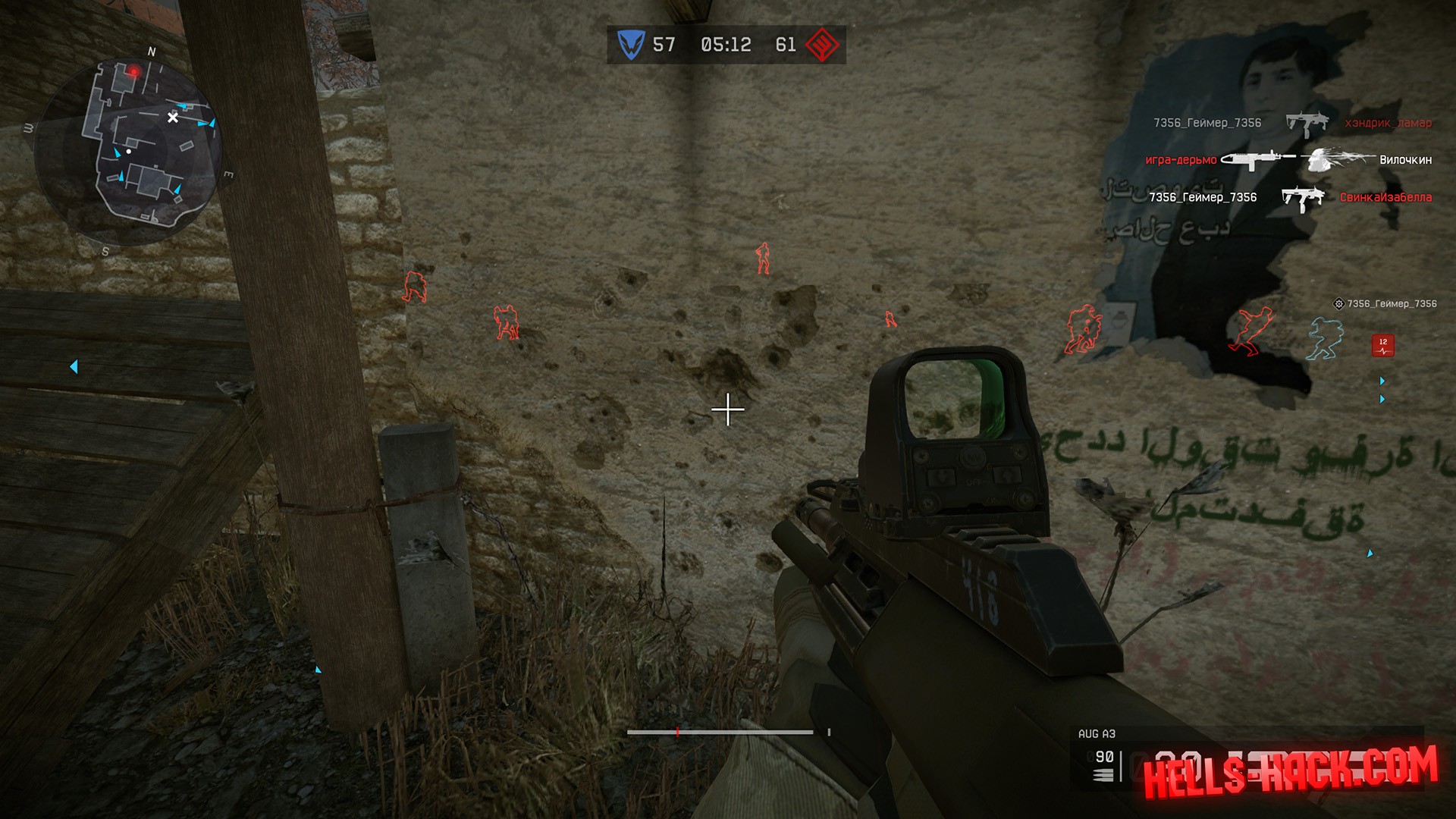Click the blue team emblem by score
Screen dimensions: 1456x819
630,45
